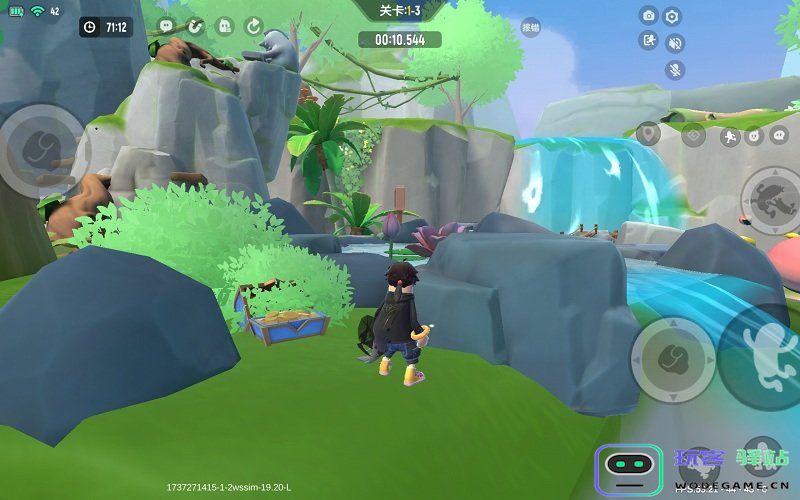800x500 pixels.
Task: Open the speech bubble quick chat button
Action: tap(781, 134)
